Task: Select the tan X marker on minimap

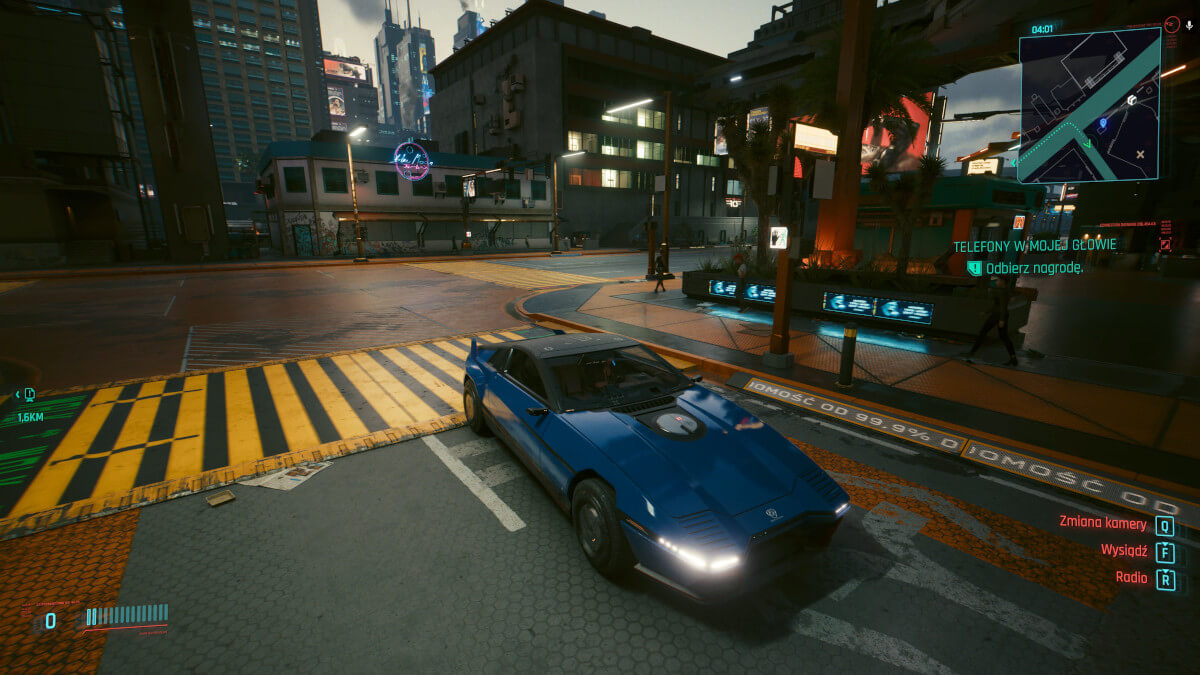Action: click(1141, 154)
